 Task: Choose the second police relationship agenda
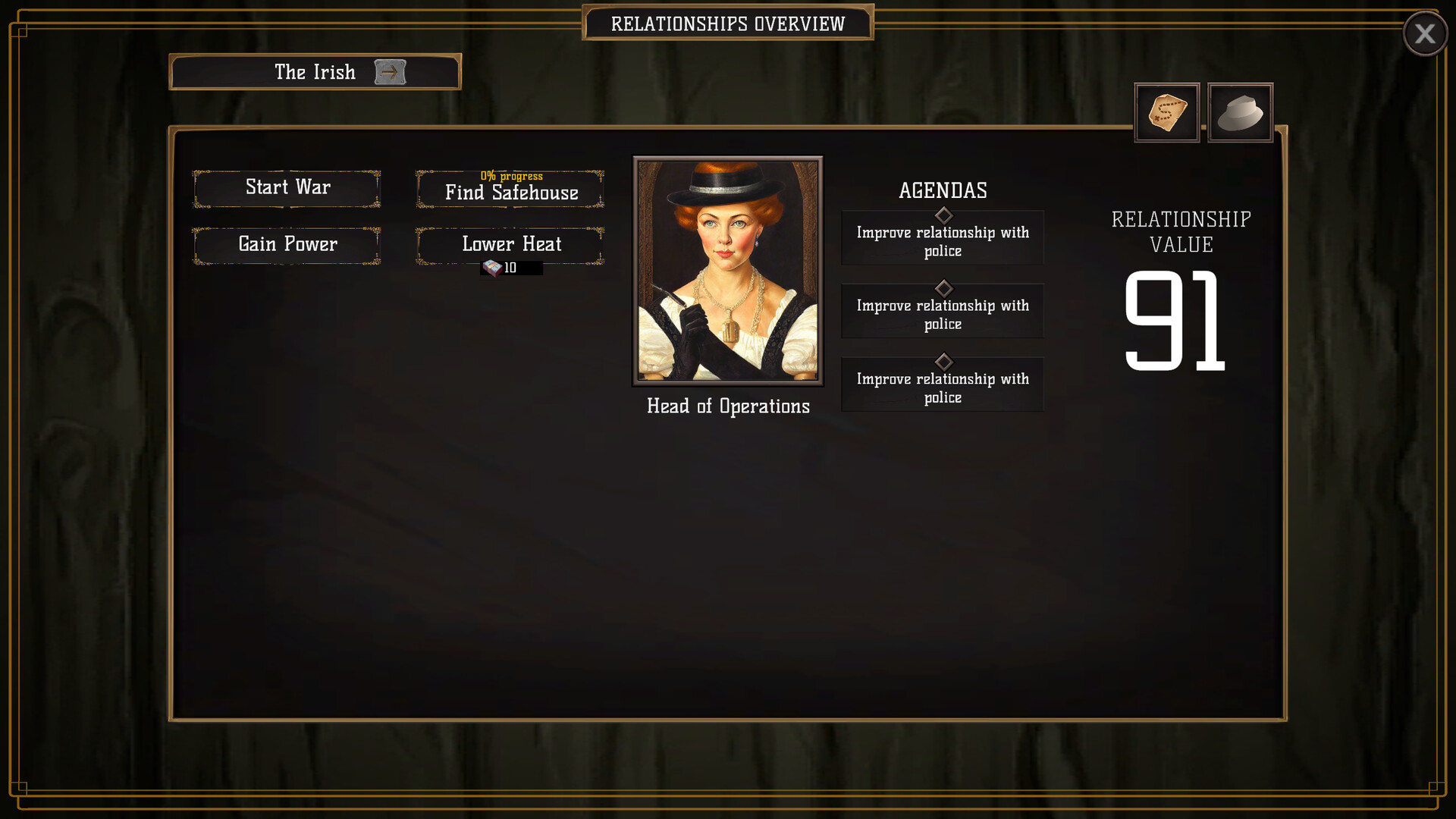point(943,314)
